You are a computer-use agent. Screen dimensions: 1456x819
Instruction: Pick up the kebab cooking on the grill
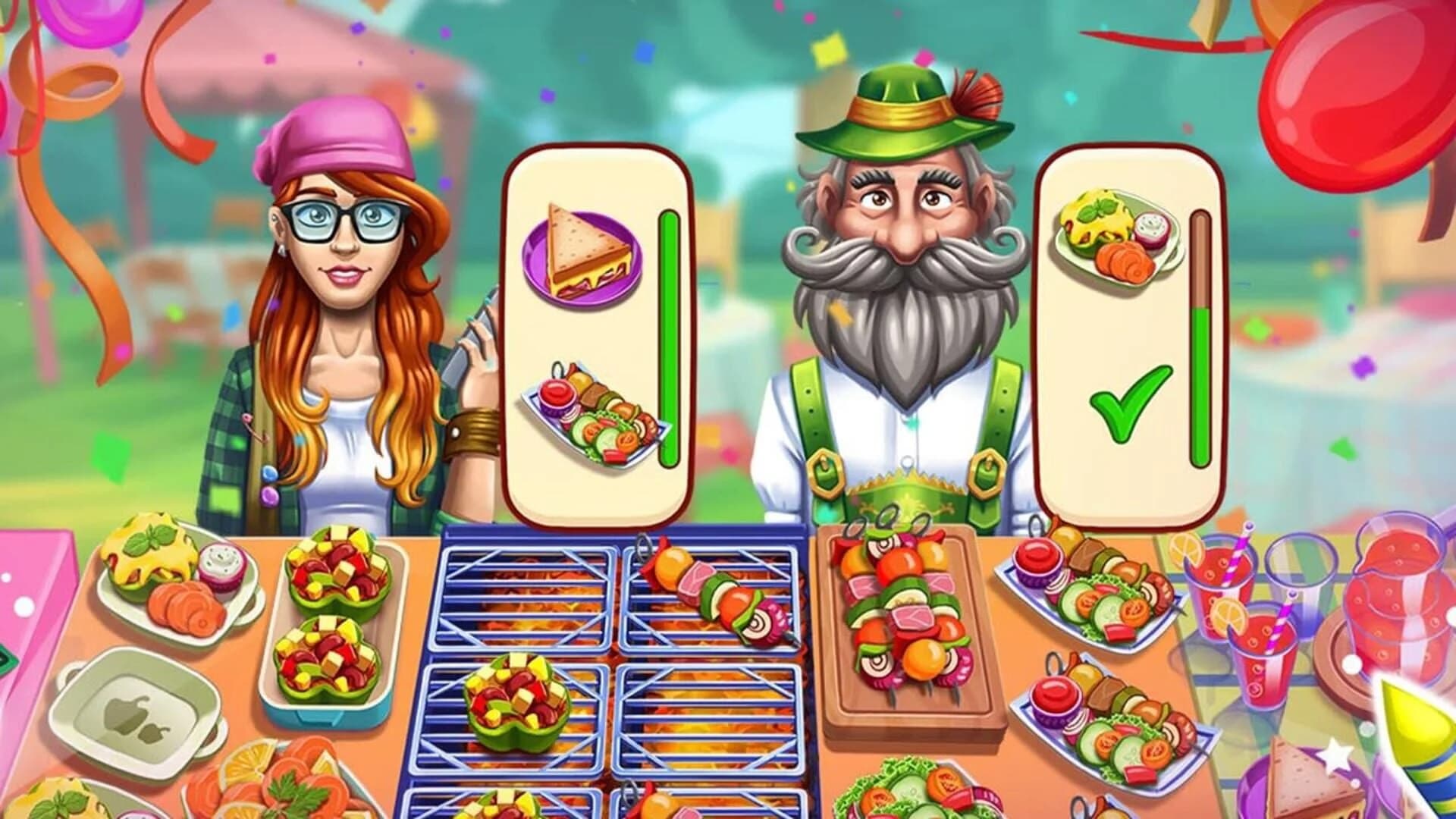[x=713, y=599]
